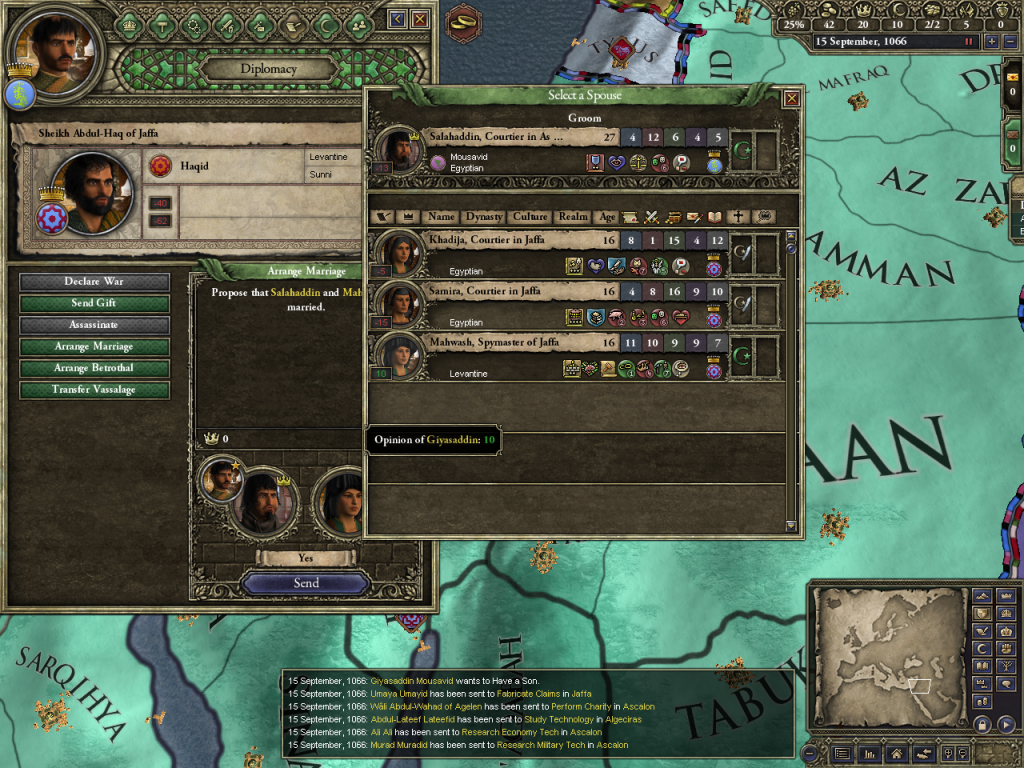Click the Declare War button
The width and height of the screenshot is (1024, 768).
point(94,282)
